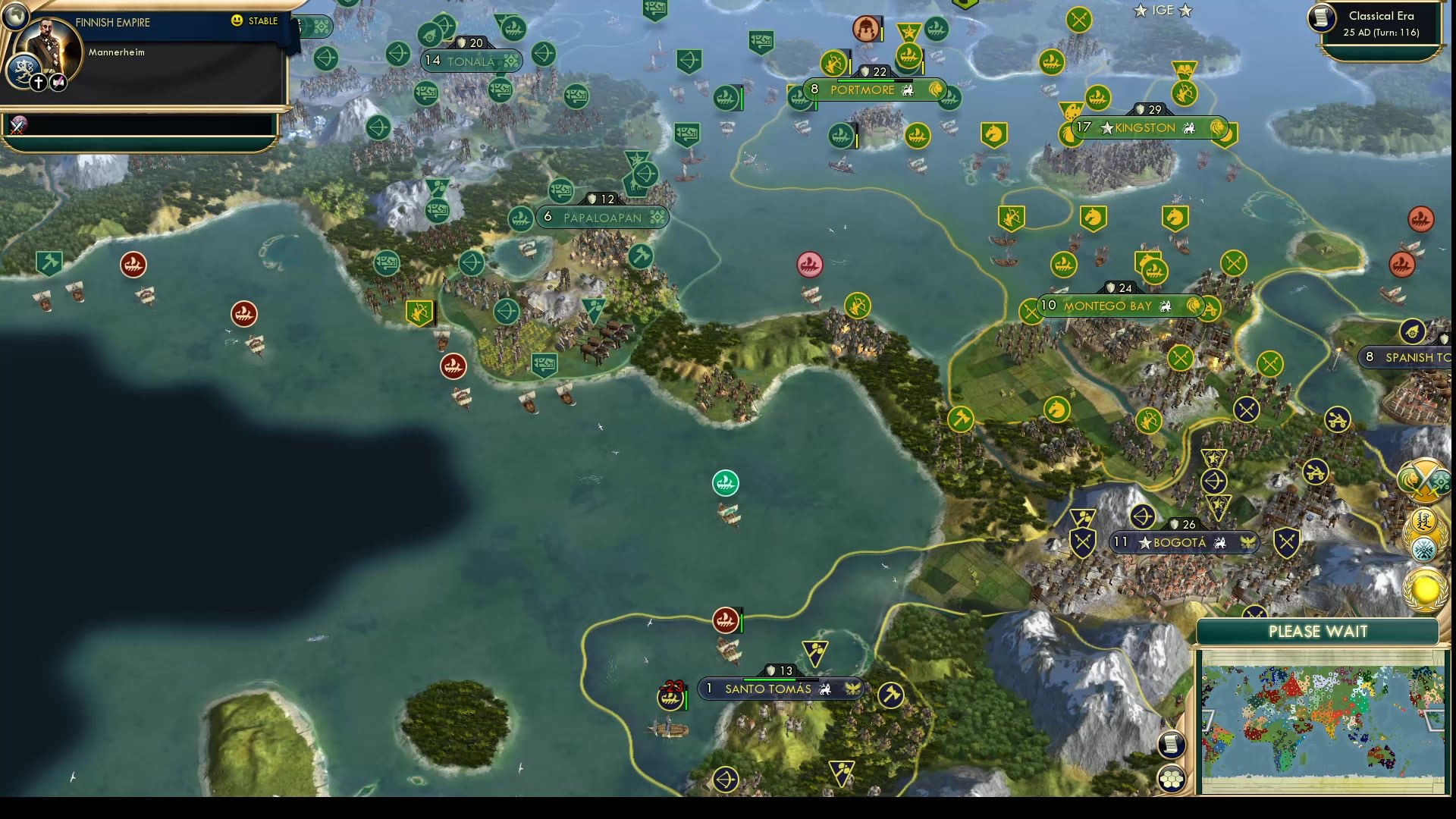The height and width of the screenshot is (819, 1456).
Task: Open the notifications log scroll icon
Action: pos(1172,744)
